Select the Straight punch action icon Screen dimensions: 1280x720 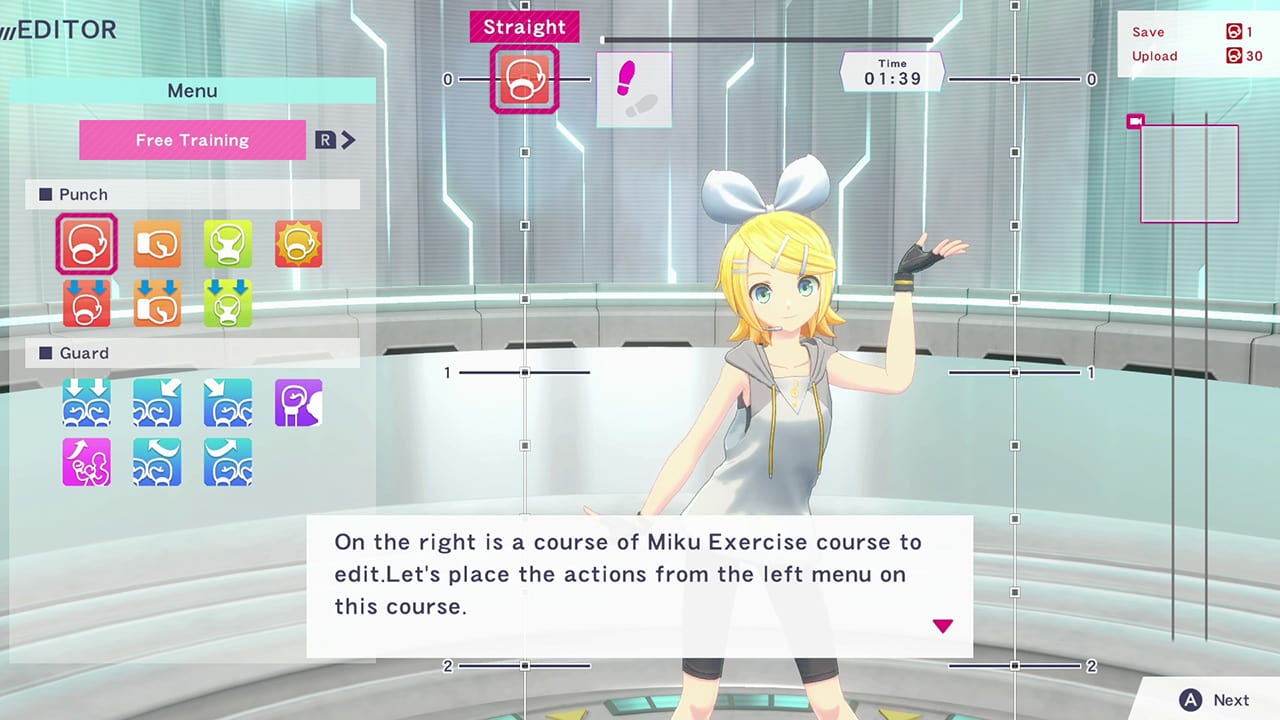coord(86,243)
